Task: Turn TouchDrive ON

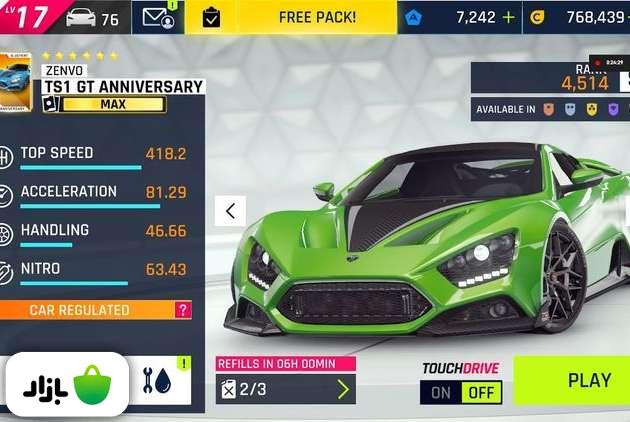Action: tap(441, 392)
